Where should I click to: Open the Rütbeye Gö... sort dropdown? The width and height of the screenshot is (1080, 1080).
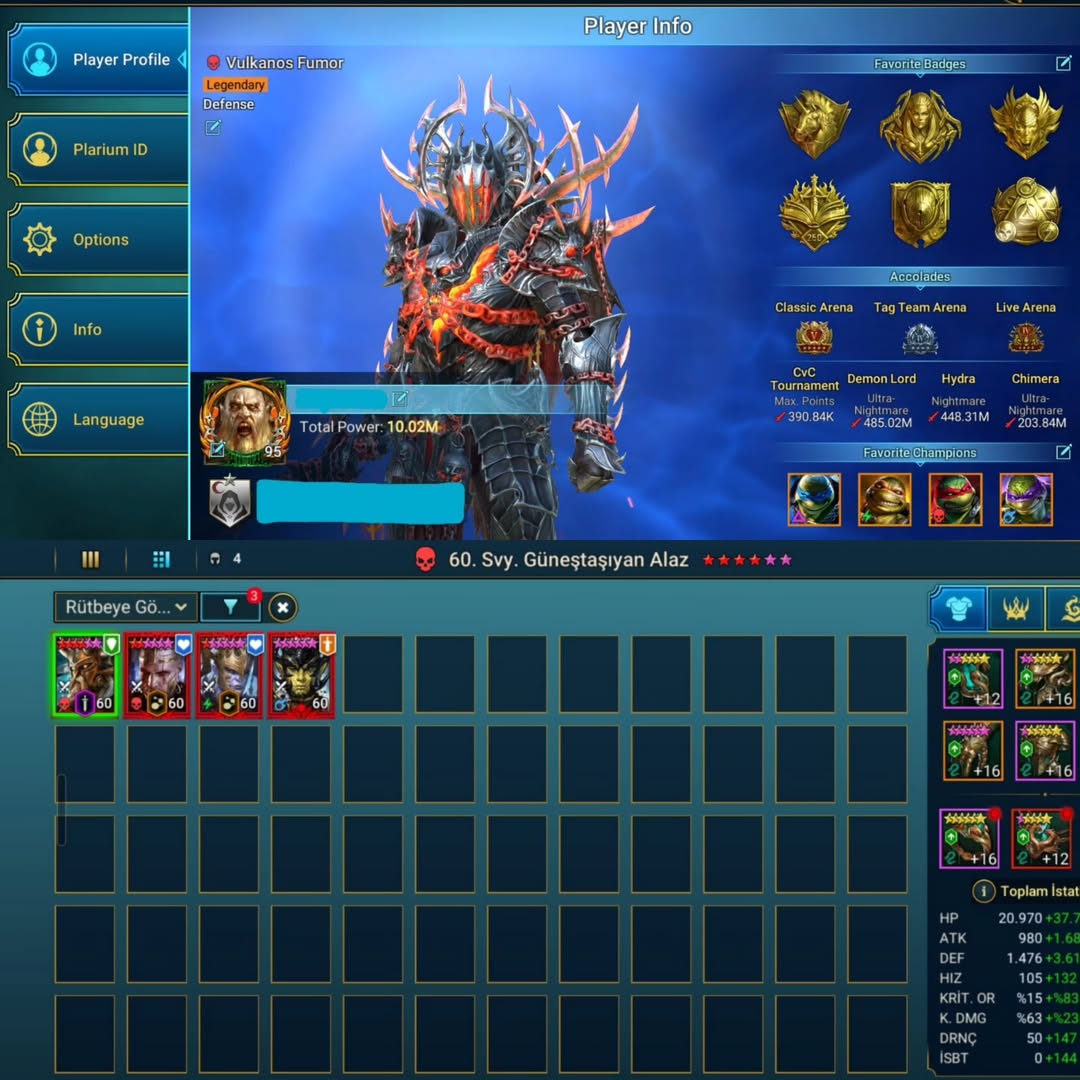coord(125,607)
